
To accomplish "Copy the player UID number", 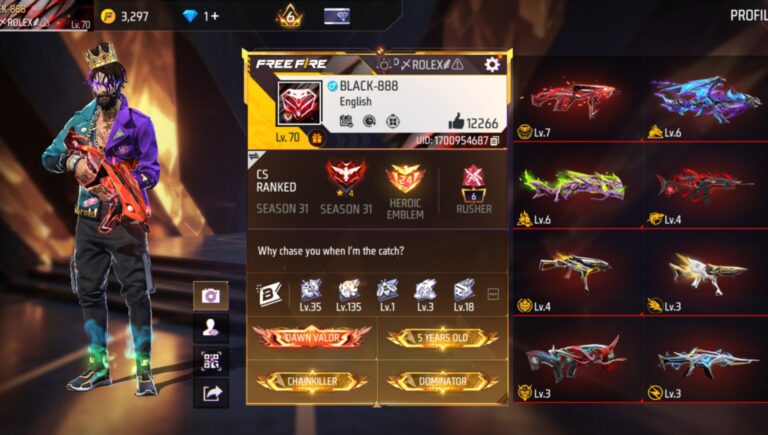I will 495,141.
